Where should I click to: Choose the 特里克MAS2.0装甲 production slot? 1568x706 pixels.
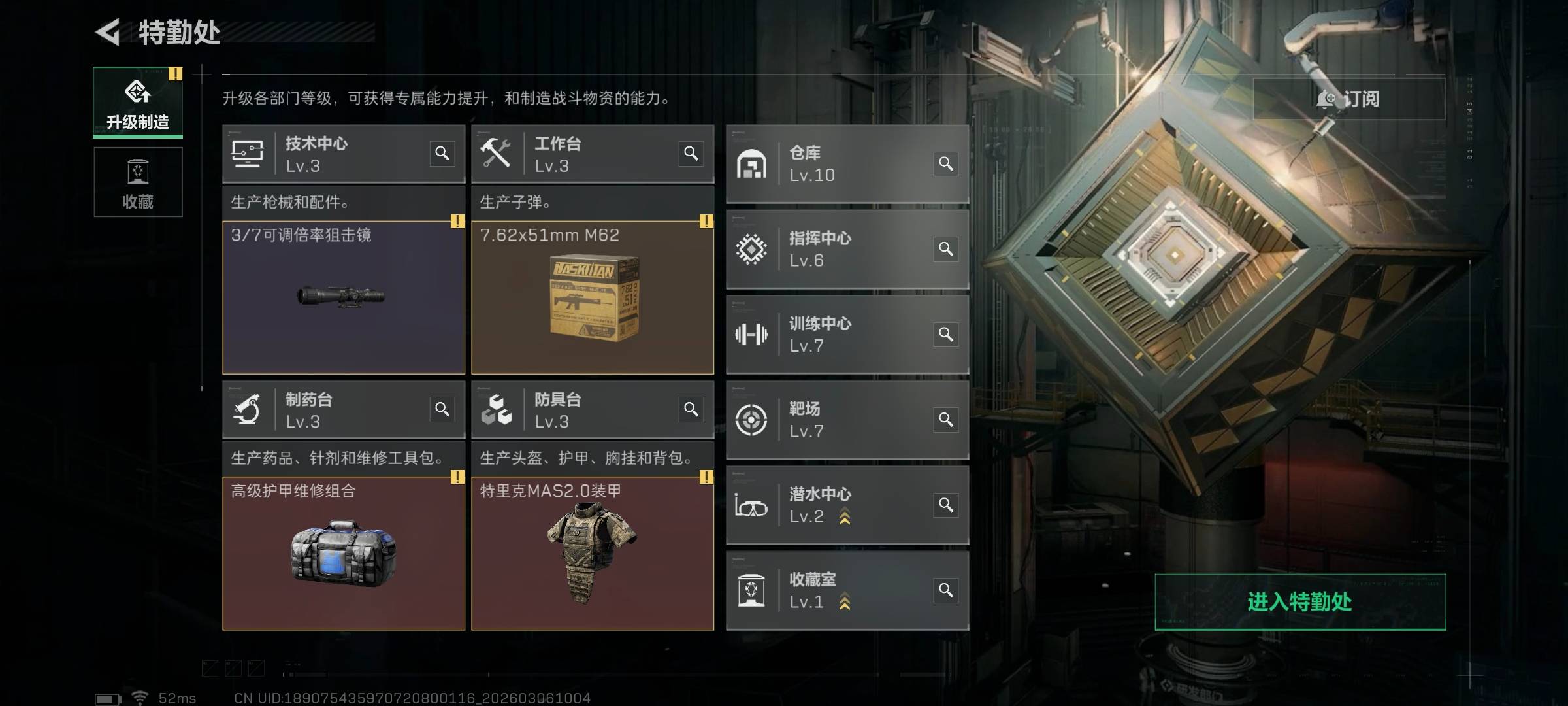coord(593,553)
